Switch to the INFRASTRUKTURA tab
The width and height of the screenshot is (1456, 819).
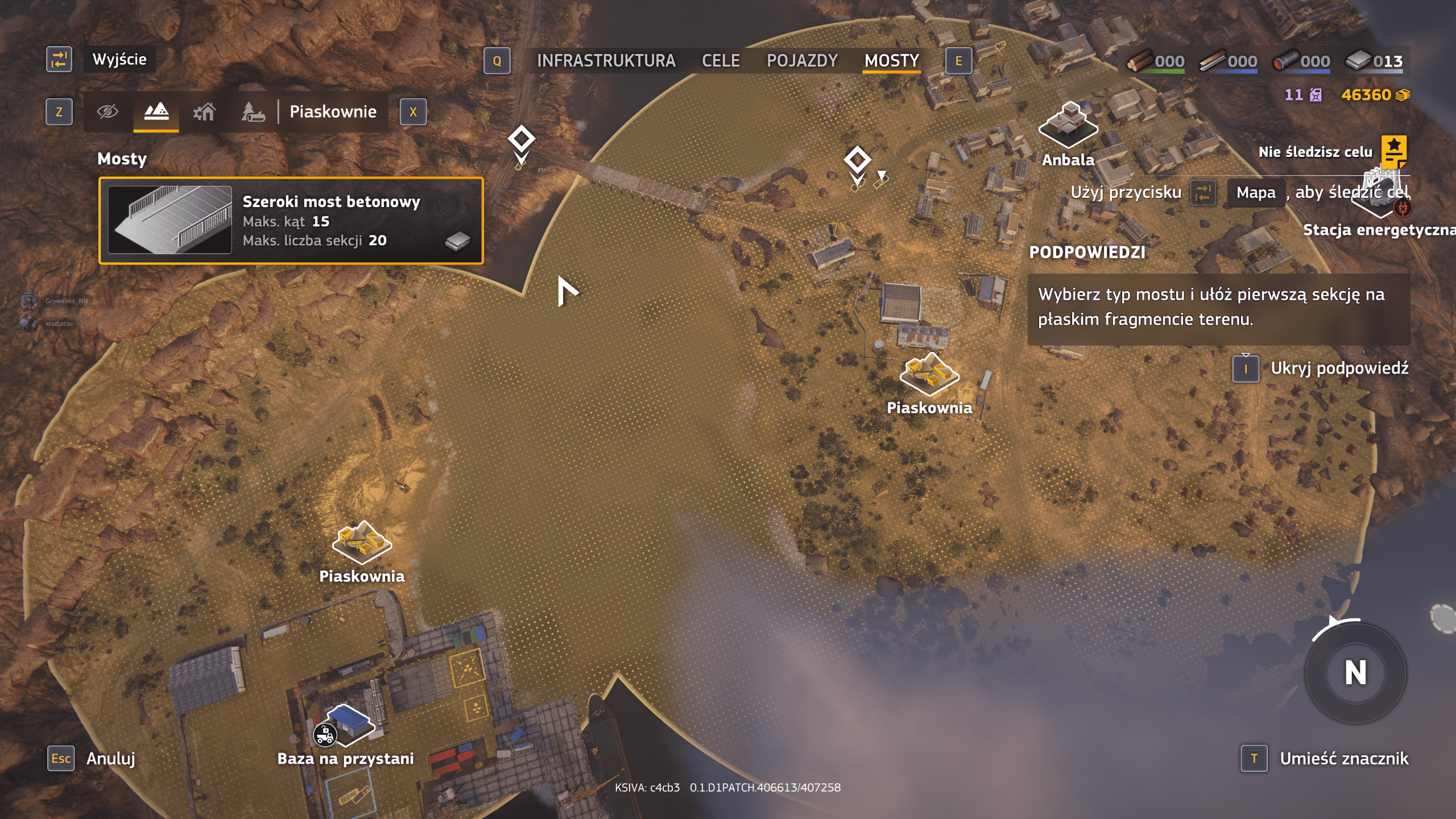coord(606,61)
